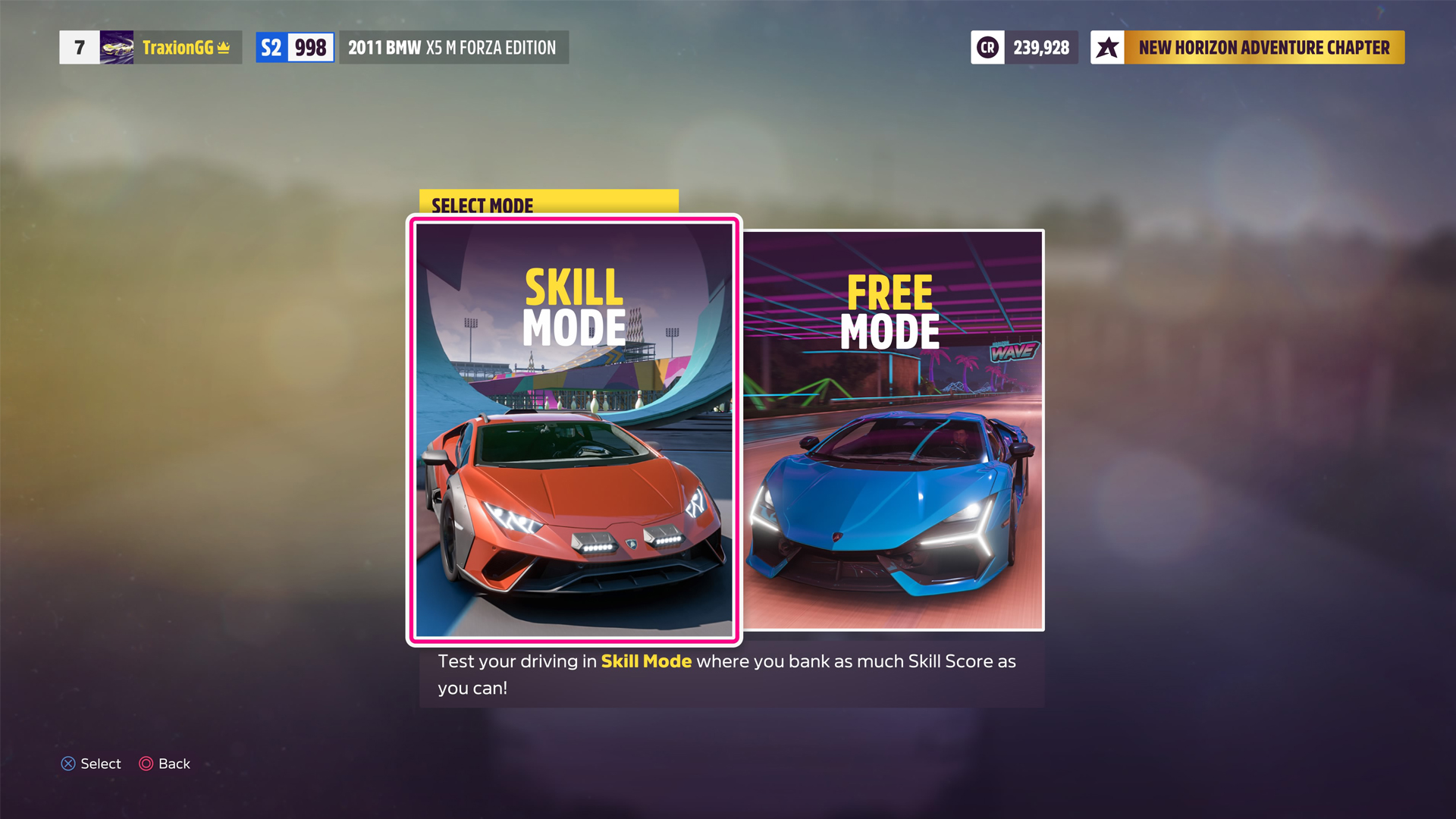Viewport: 1456px width, 819px height.
Task: Click the CR credits coin icon
Action: coord(987,47)
